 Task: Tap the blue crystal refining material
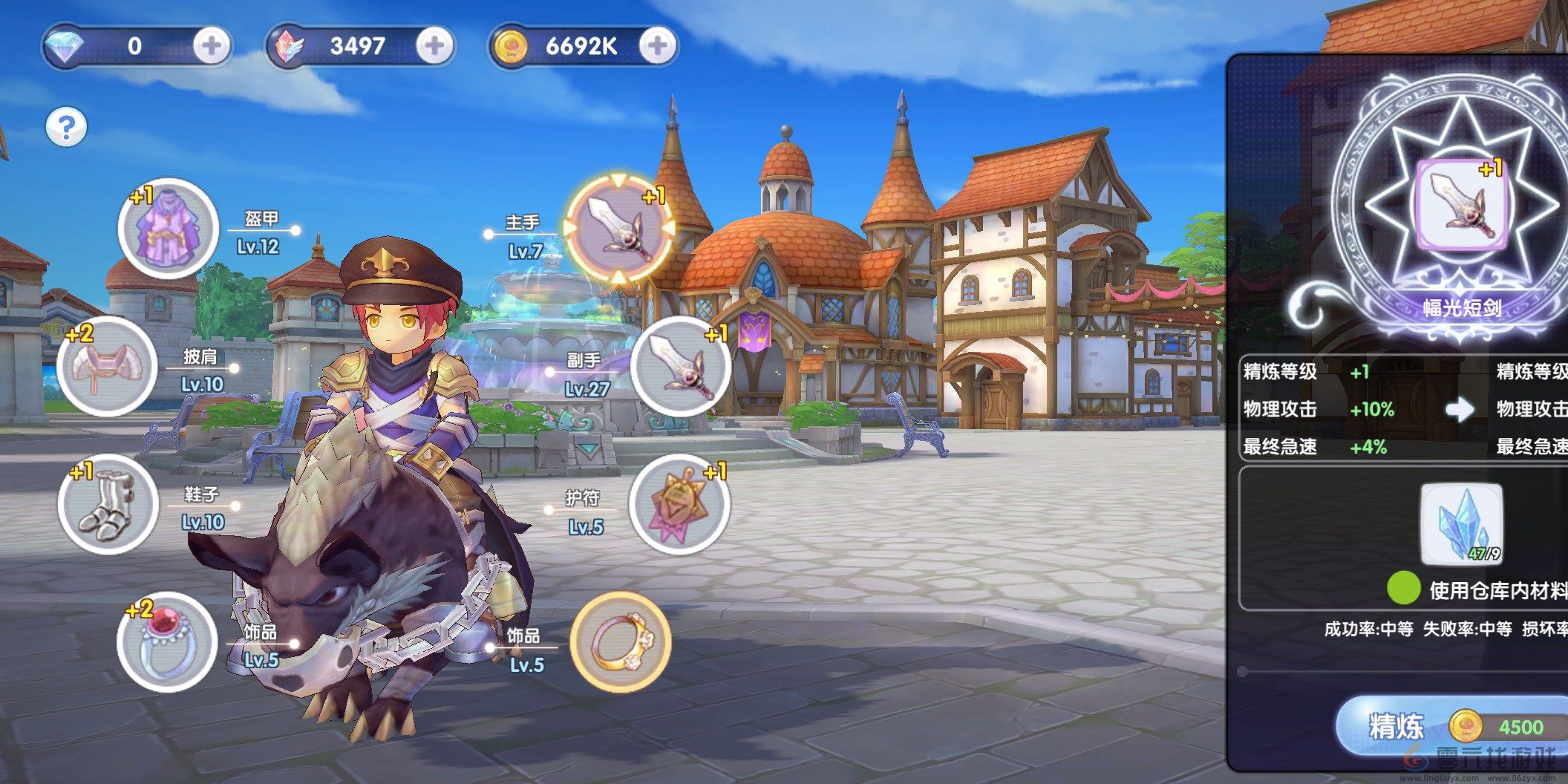(1461, 523)
